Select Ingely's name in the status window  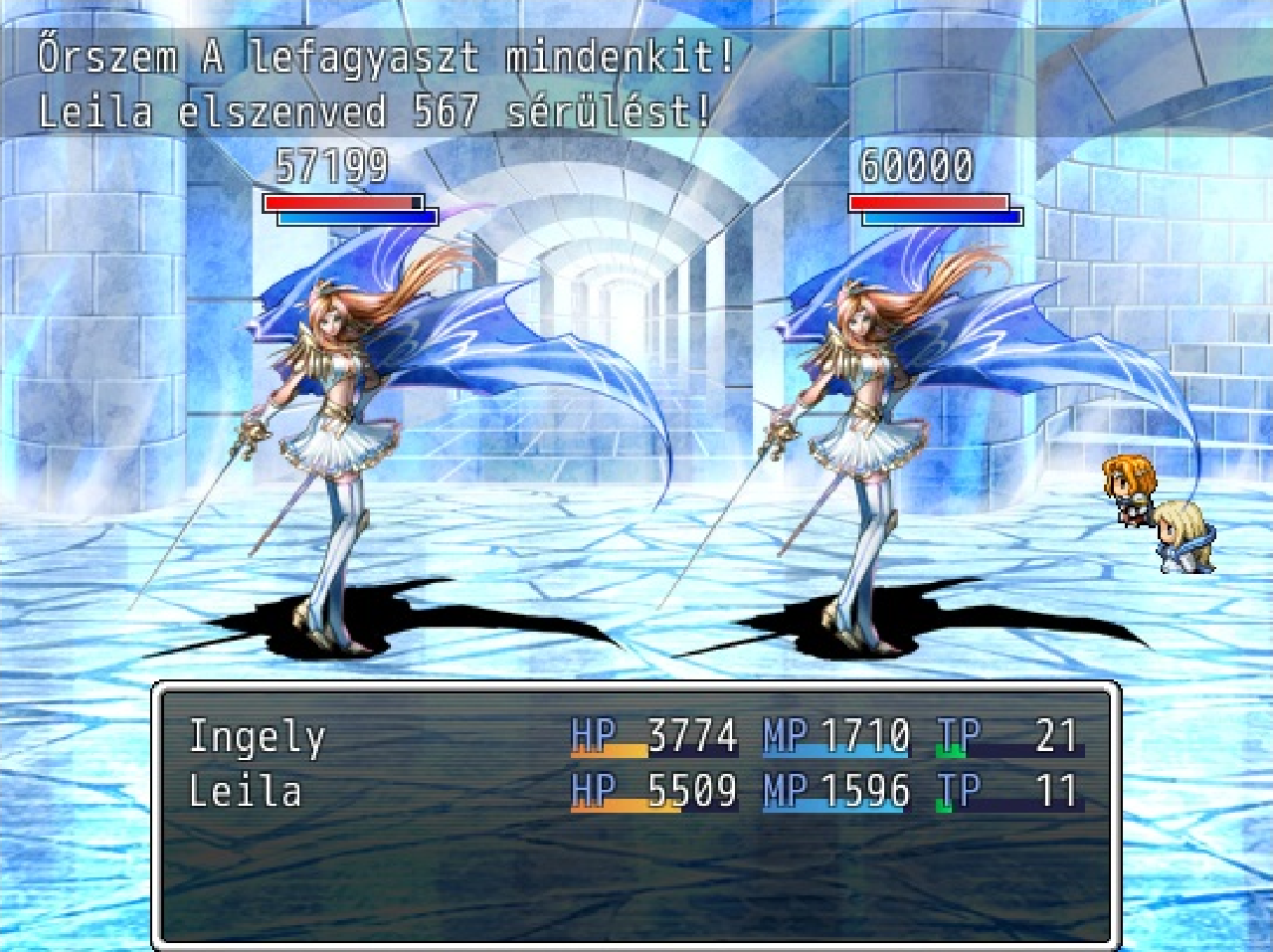point(257,737)
